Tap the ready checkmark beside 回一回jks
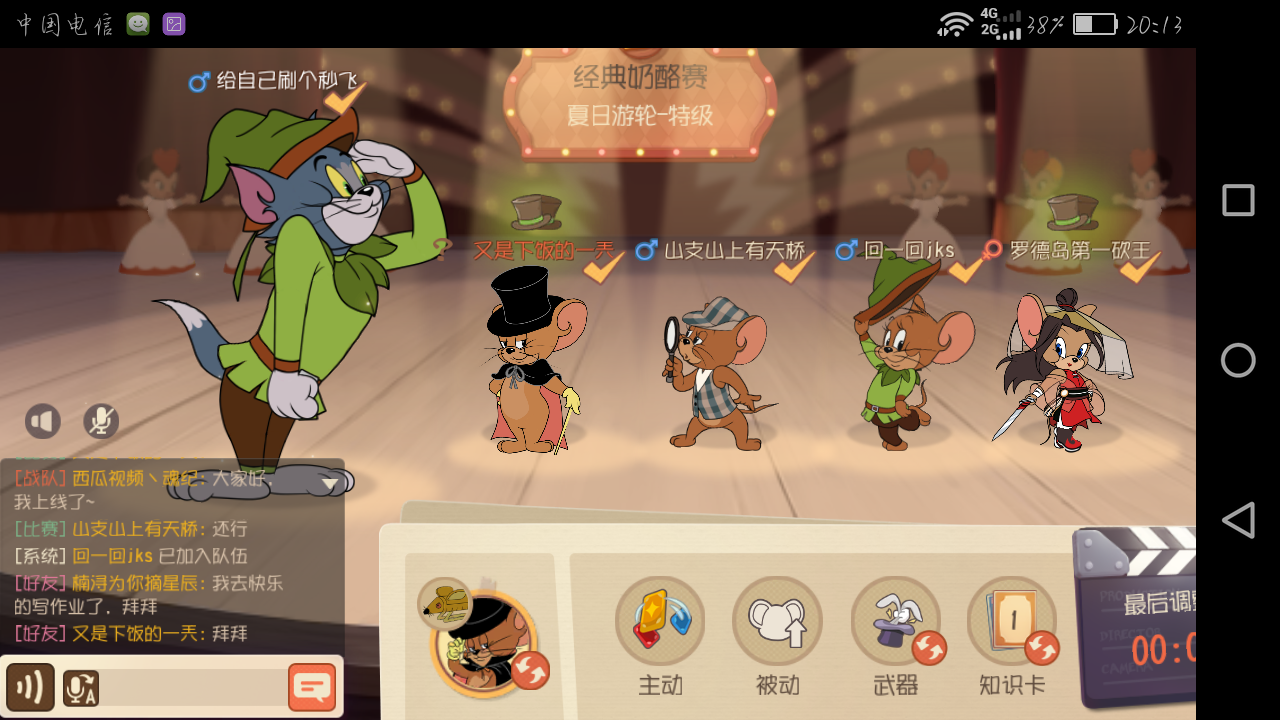This screenshot has height=720, width=1280. pyautogui.click(x=964, y=270)
